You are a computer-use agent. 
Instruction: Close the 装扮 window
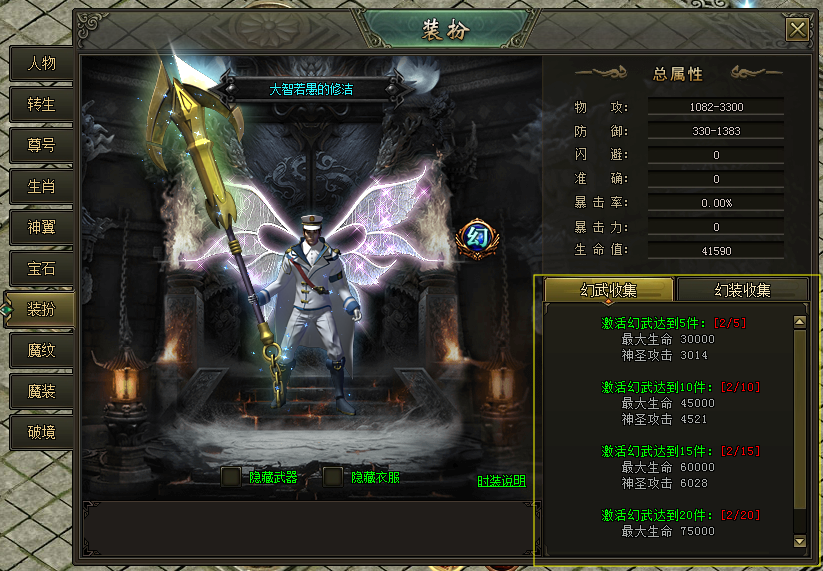coord(797,29)
